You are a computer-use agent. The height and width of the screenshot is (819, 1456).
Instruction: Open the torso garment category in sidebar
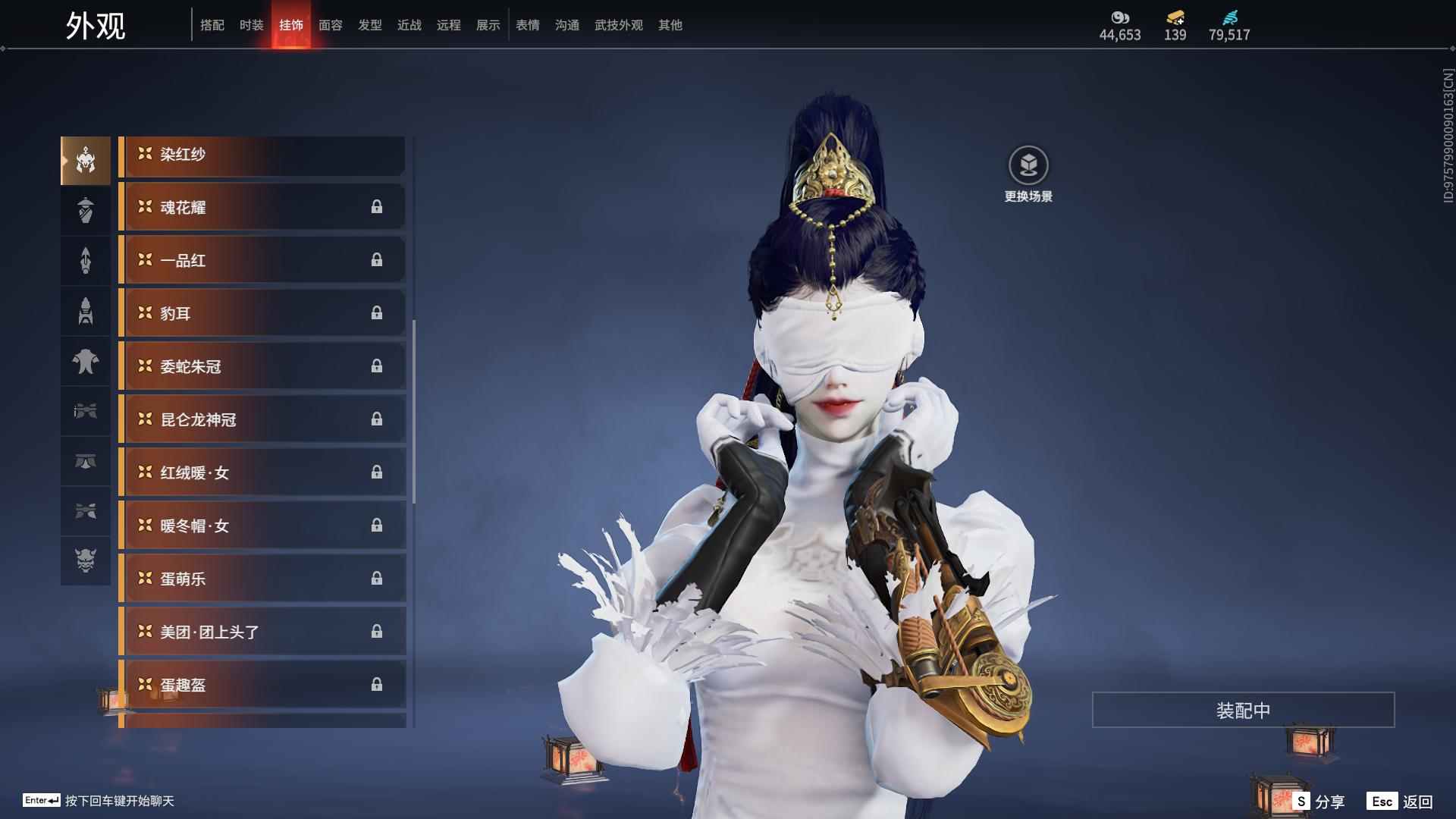pos(86,361)
